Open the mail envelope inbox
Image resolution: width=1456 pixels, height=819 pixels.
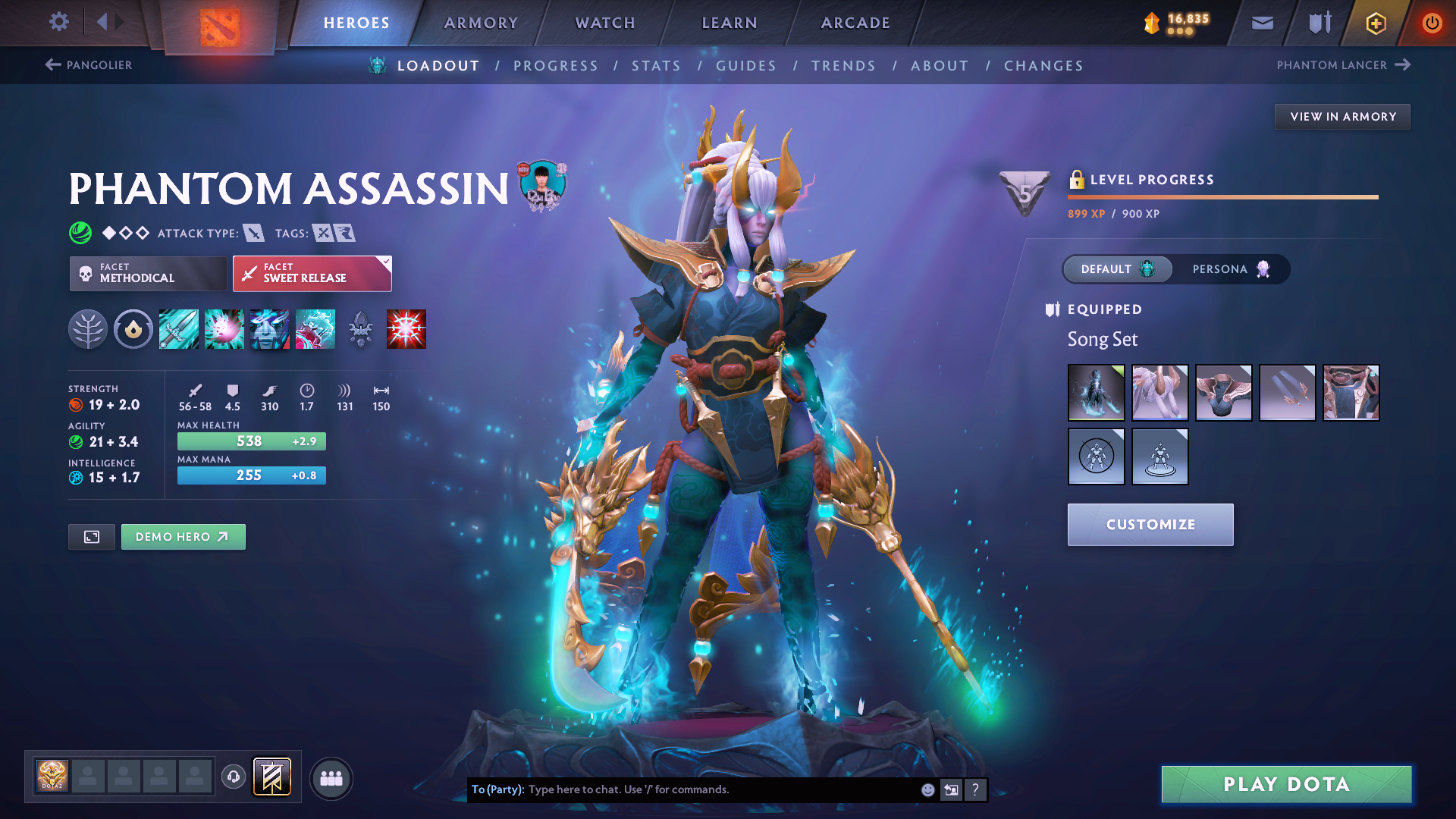coord(1262,23)
